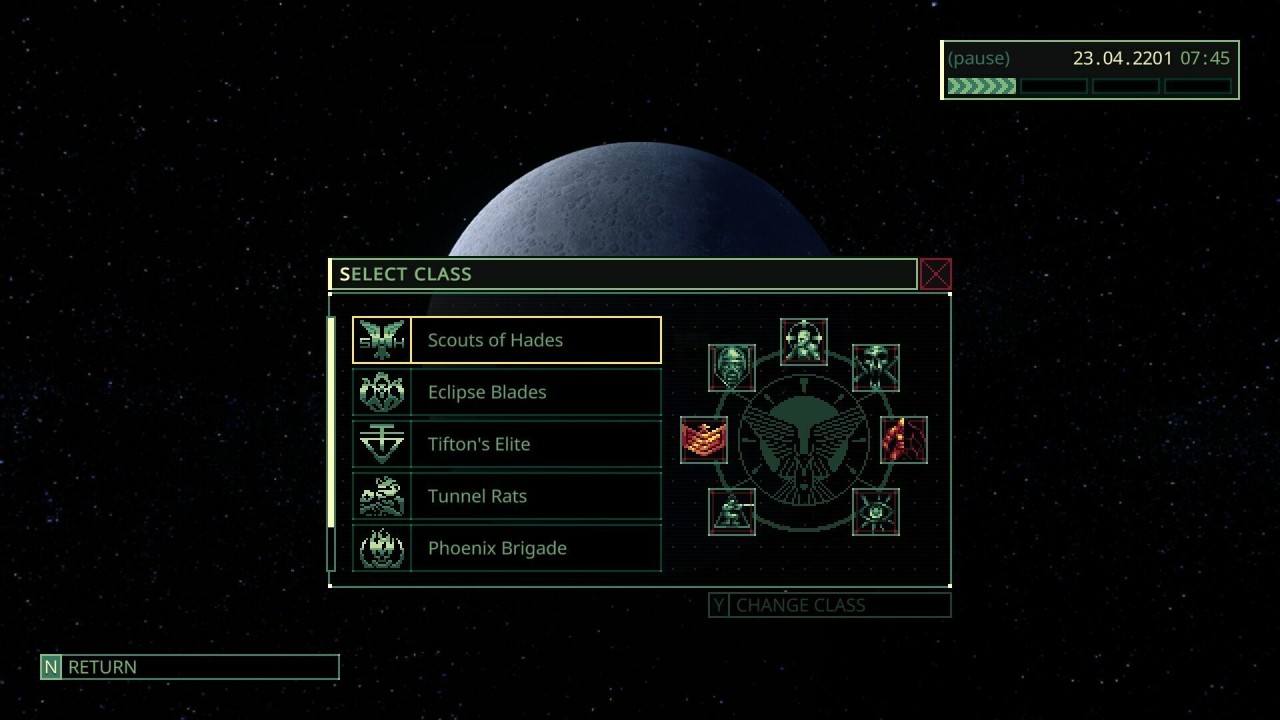Image resolution: width=1280 pixels, height=720 pixels.
Task: Select the radiant eye perk icon
Action: coord(876,512)
